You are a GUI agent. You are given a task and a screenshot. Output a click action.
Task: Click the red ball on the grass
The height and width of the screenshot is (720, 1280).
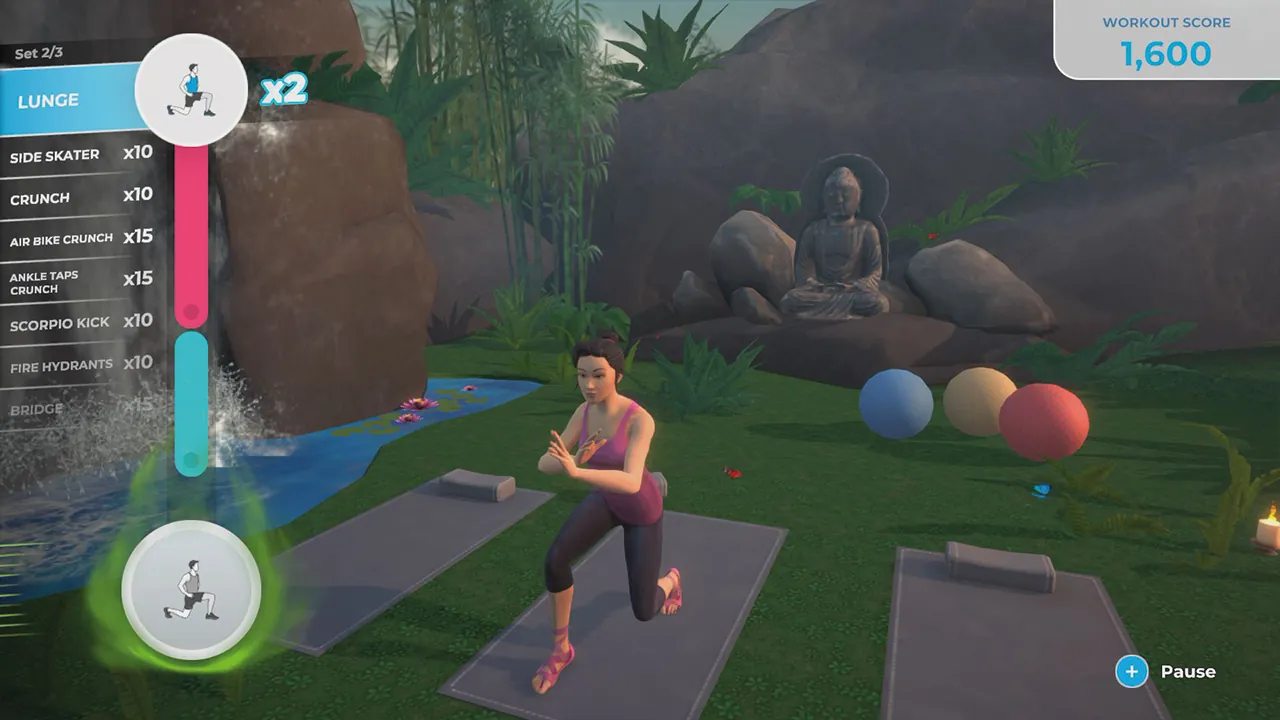[x=1044, y=419]
